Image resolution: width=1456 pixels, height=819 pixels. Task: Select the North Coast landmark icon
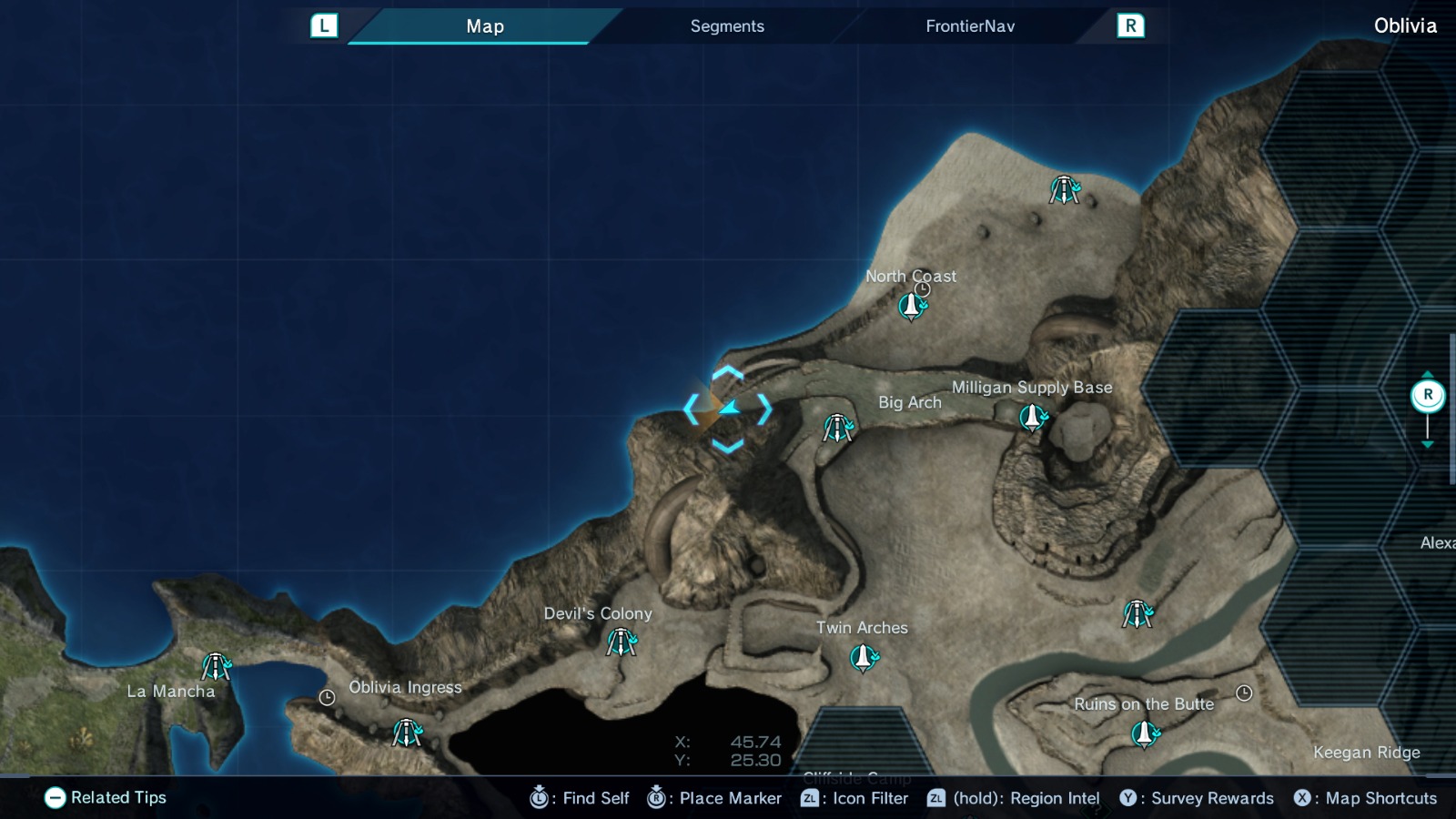pos(911,308)
